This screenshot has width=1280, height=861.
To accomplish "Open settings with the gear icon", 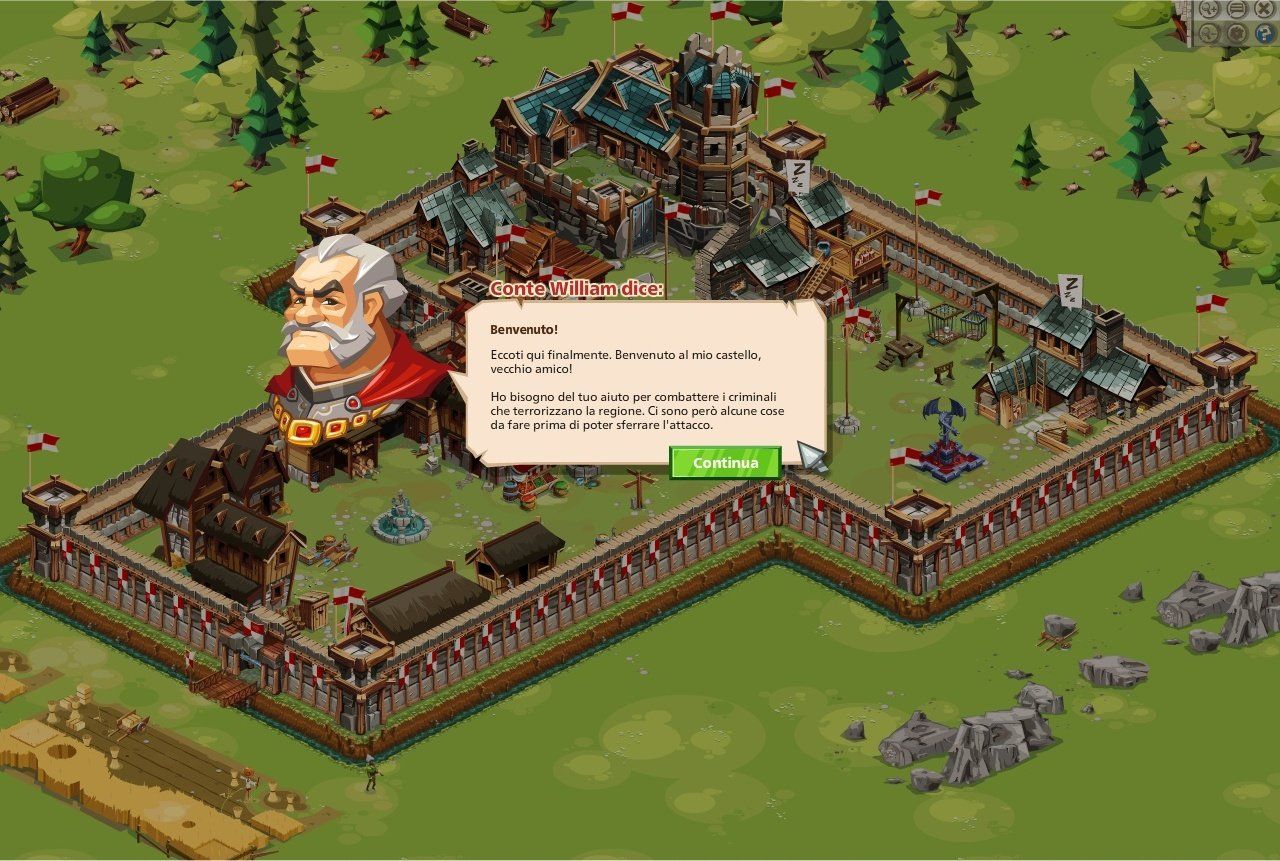I will [1237, 33].
